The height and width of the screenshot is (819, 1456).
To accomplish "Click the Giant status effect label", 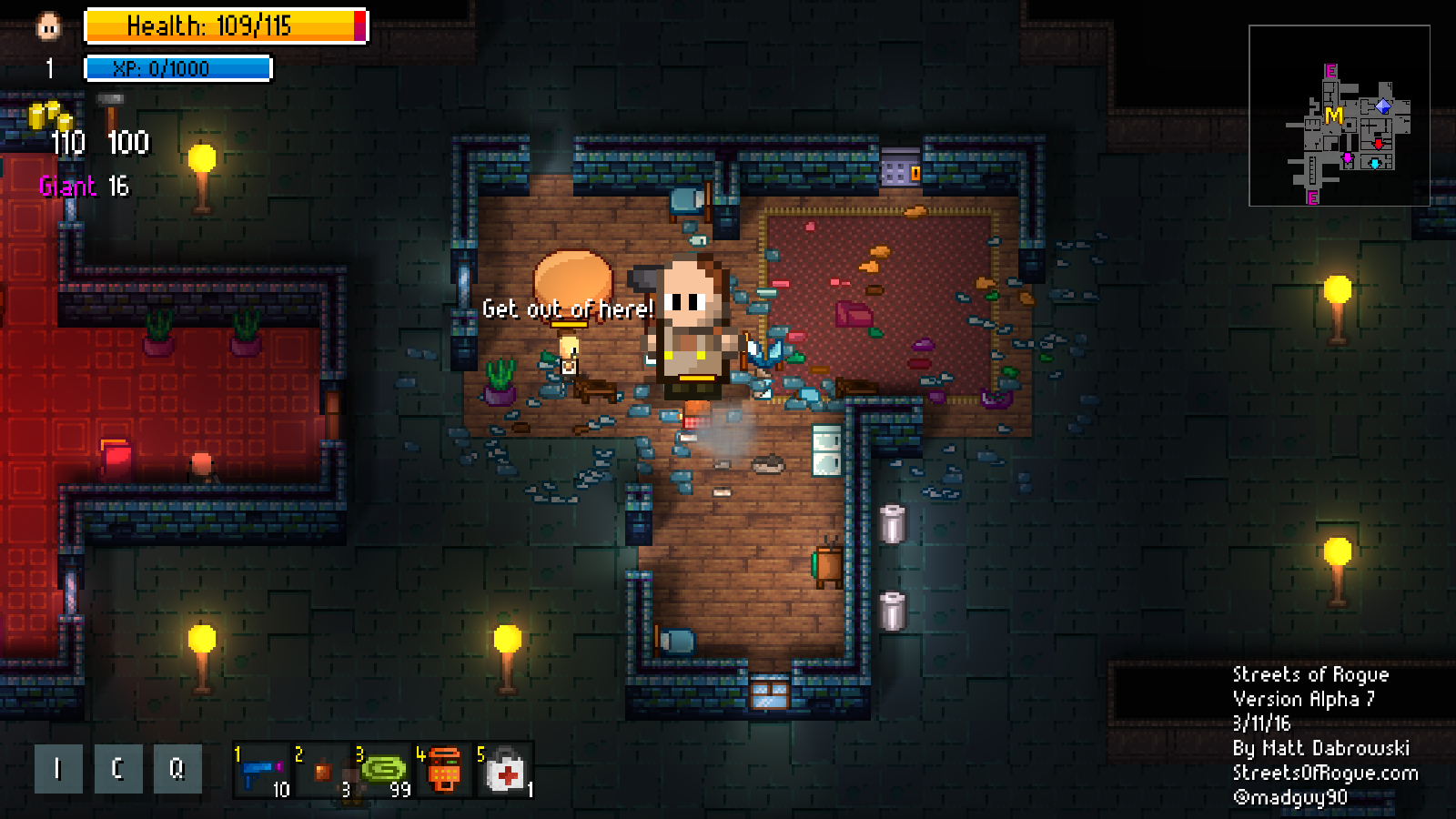I will [66, 187].
